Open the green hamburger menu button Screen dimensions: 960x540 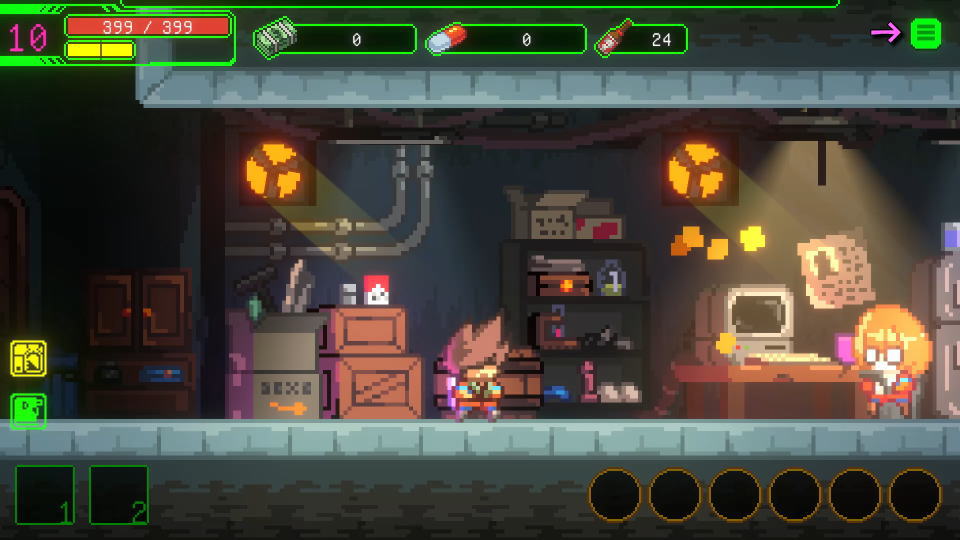[x=926, y=33]
